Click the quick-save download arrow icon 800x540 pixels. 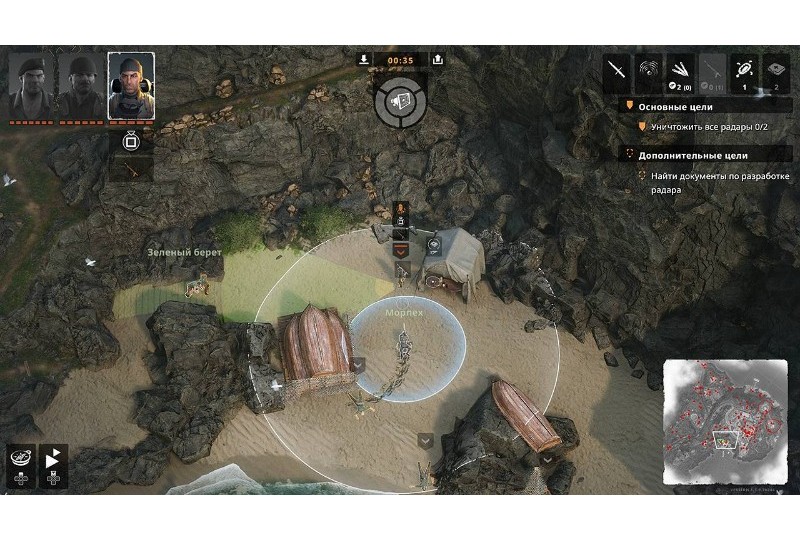[364, 59]
